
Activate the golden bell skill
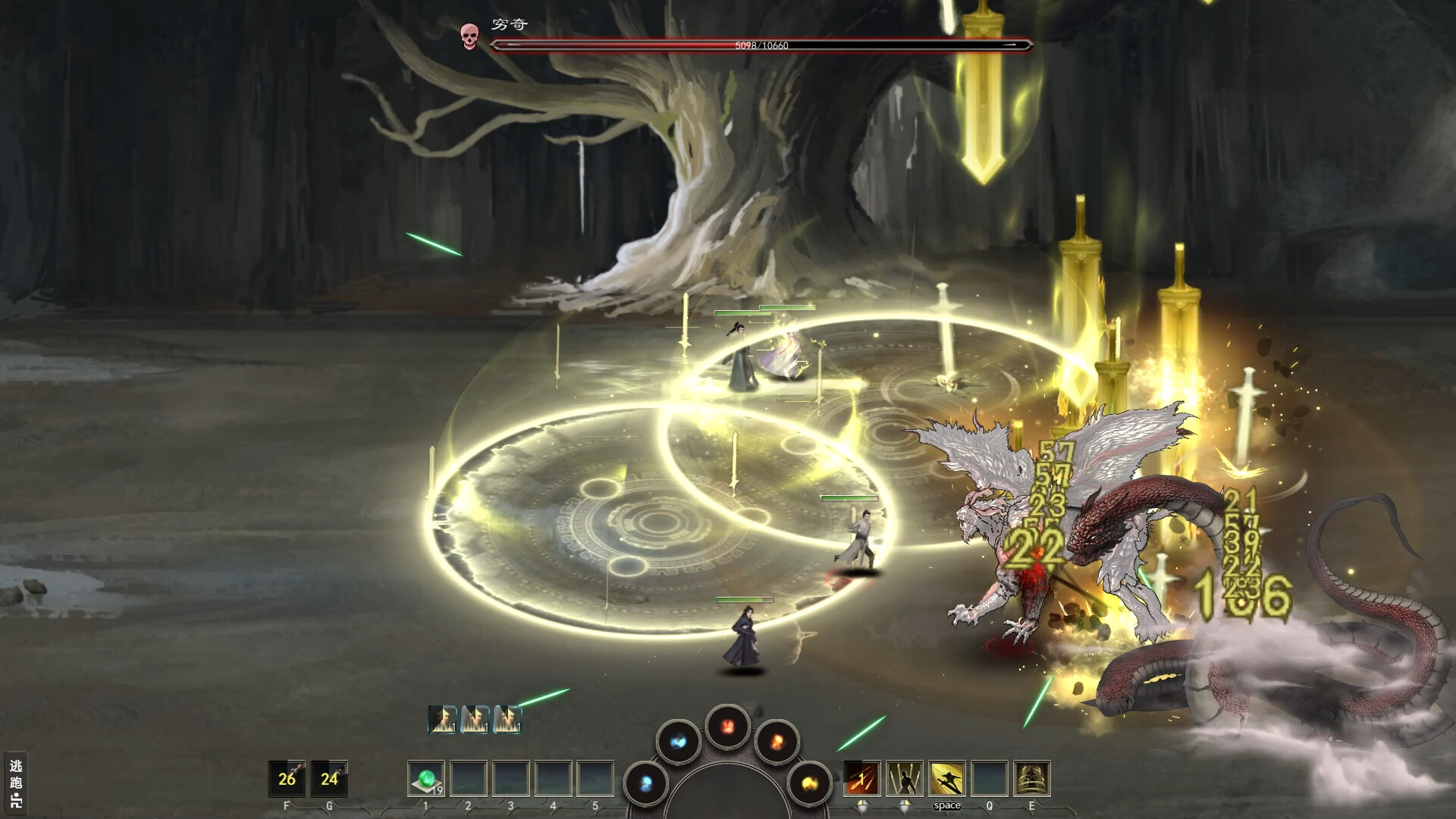pos(1031,778)
